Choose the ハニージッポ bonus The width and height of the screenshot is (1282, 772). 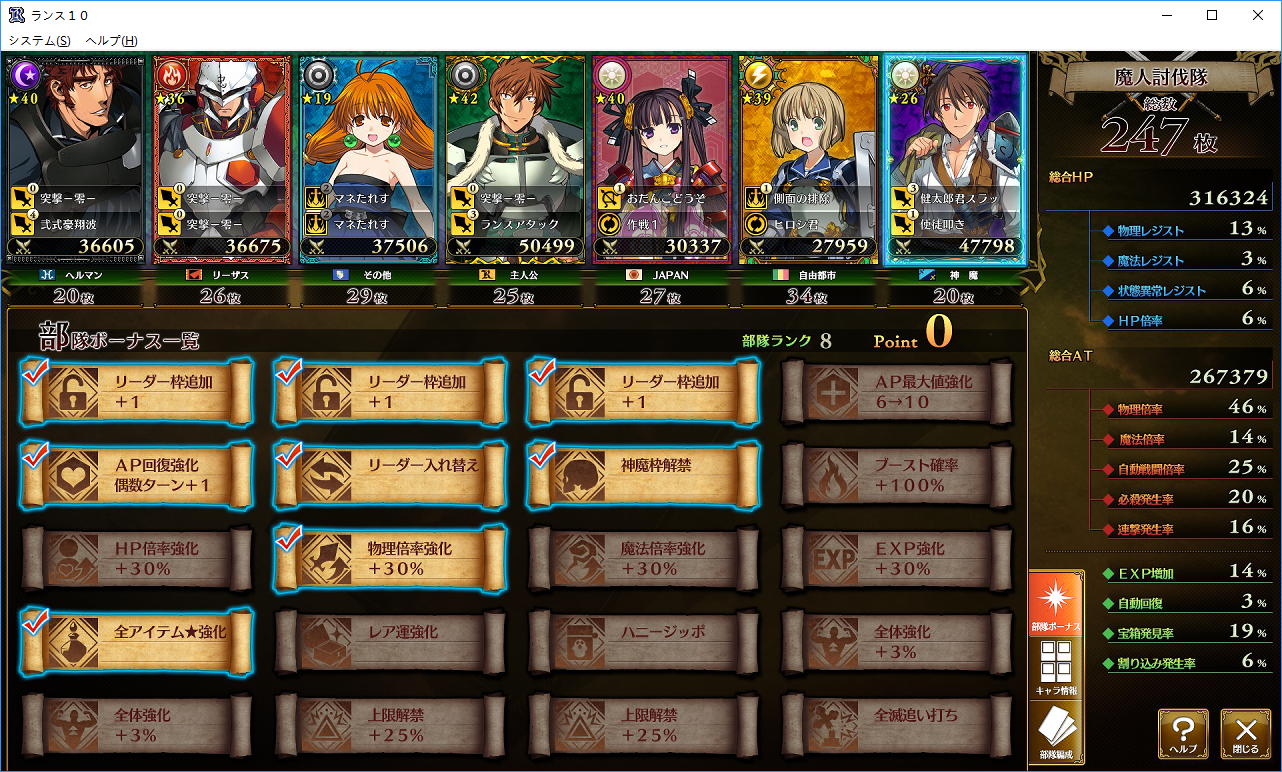[643, 641]
